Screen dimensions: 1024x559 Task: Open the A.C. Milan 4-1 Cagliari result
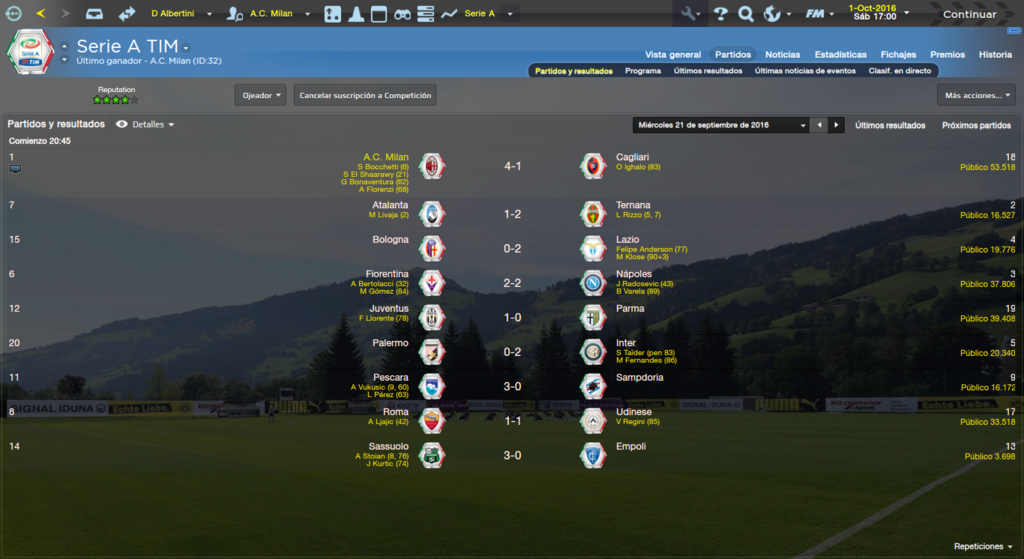pyautogui.click(x=512, y=166)
